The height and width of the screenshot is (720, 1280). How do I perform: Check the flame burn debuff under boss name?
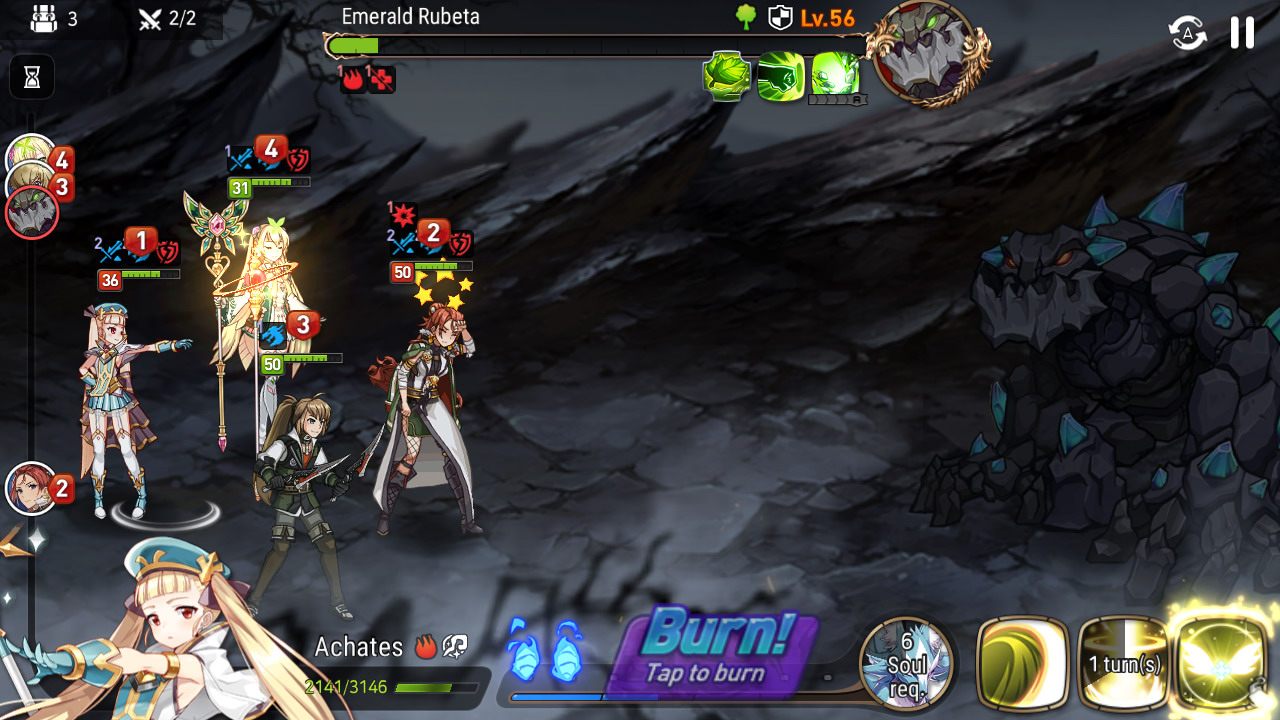[x=353, y=80]
